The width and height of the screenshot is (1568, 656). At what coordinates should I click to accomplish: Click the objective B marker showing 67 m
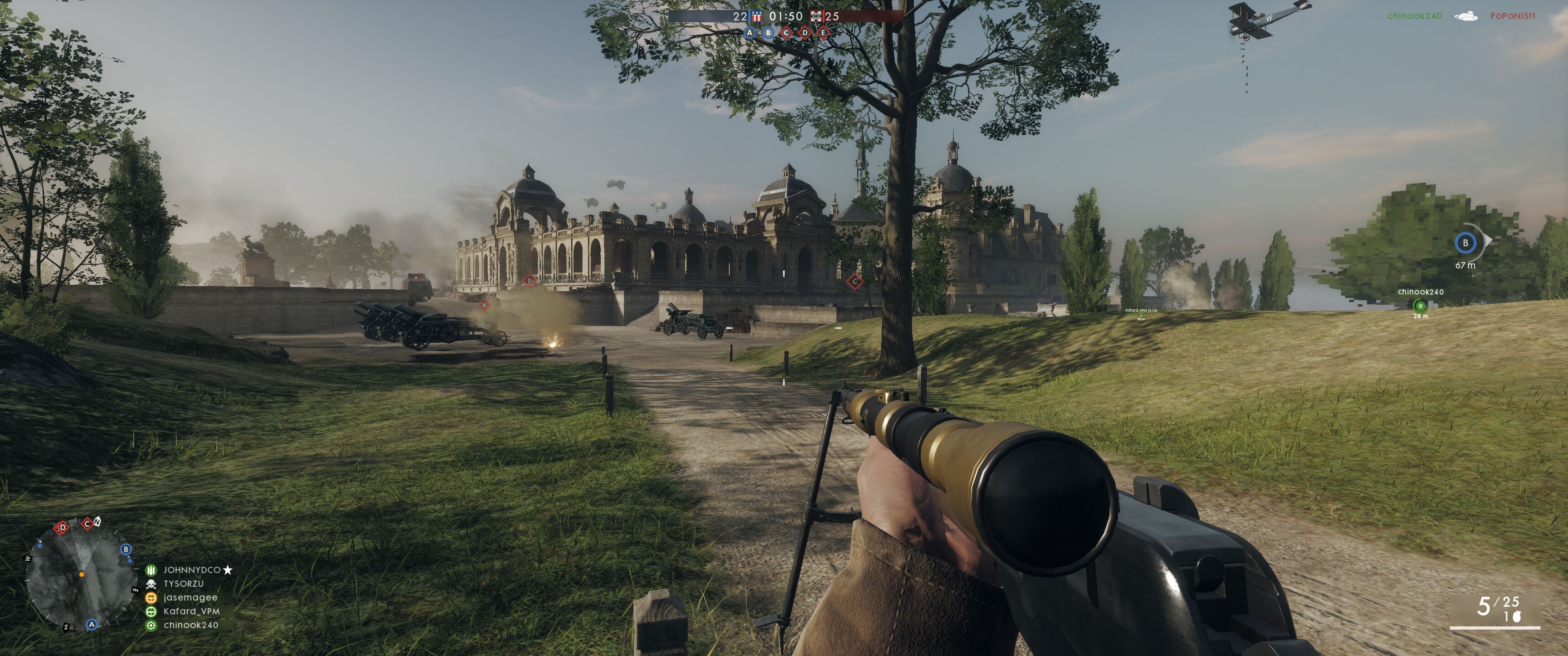[x=1465, y=243]
